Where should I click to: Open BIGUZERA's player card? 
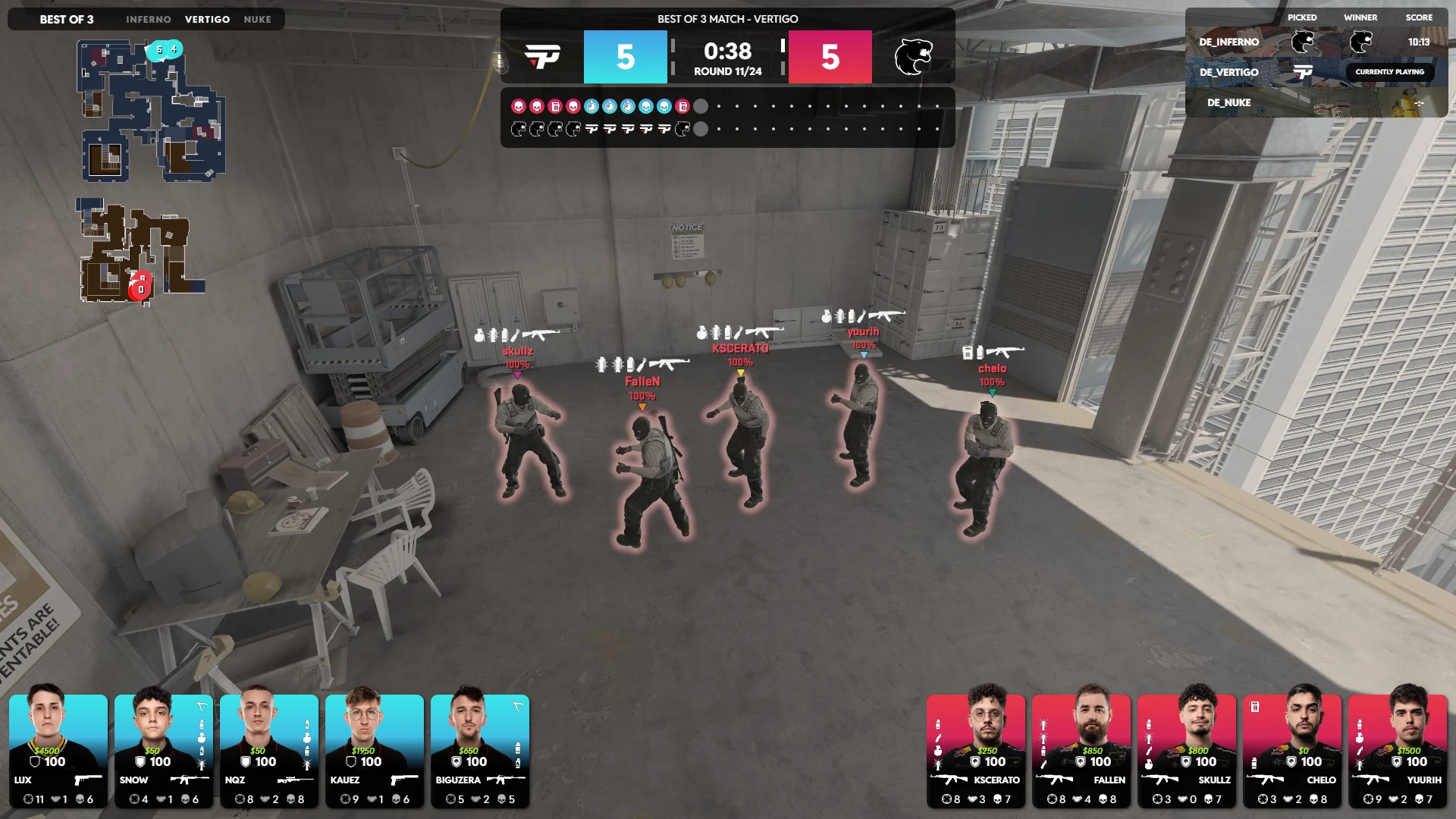click(x=480, y=751)
